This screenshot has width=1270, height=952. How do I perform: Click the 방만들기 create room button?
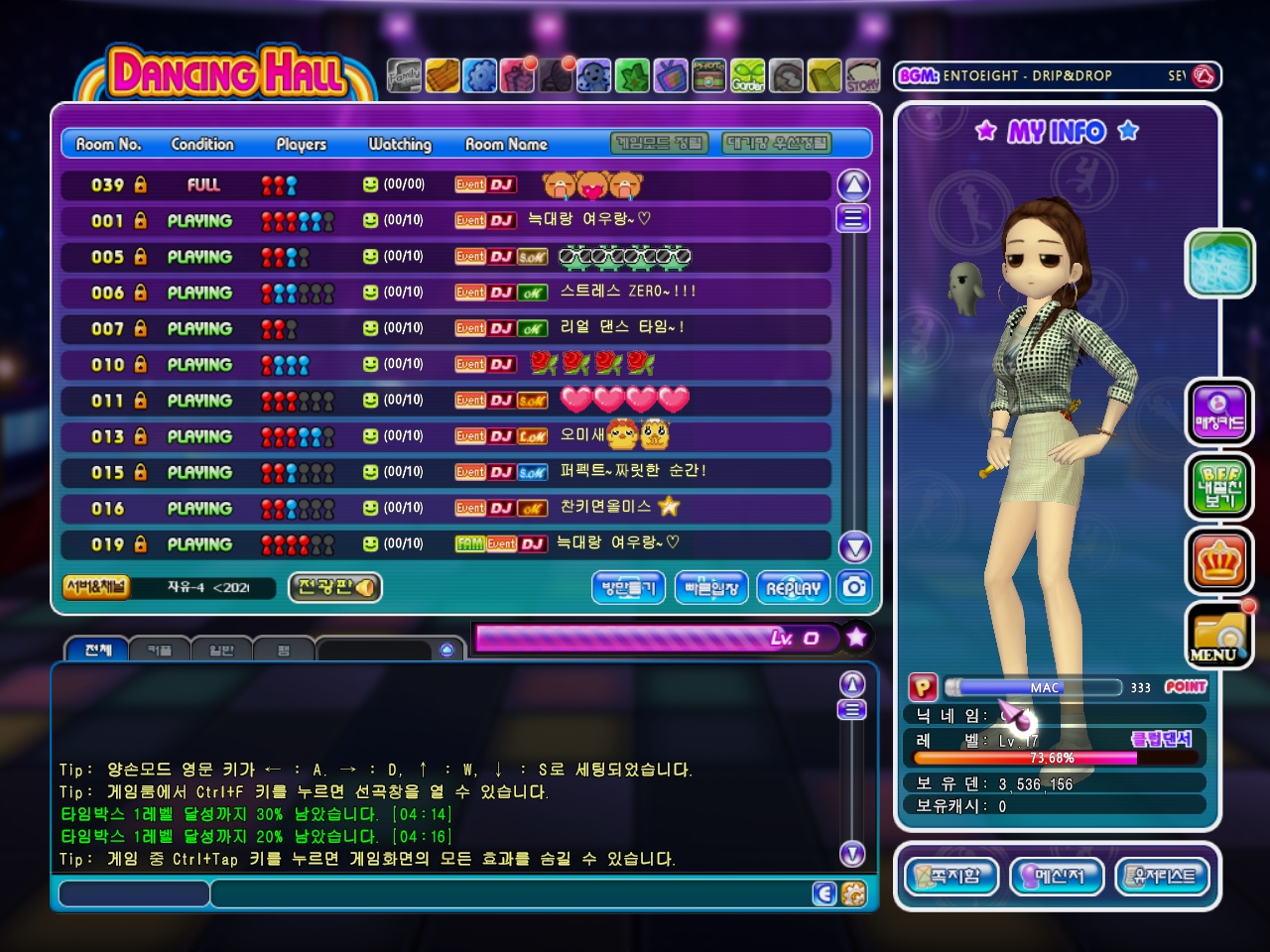click(x=629, y=588)
